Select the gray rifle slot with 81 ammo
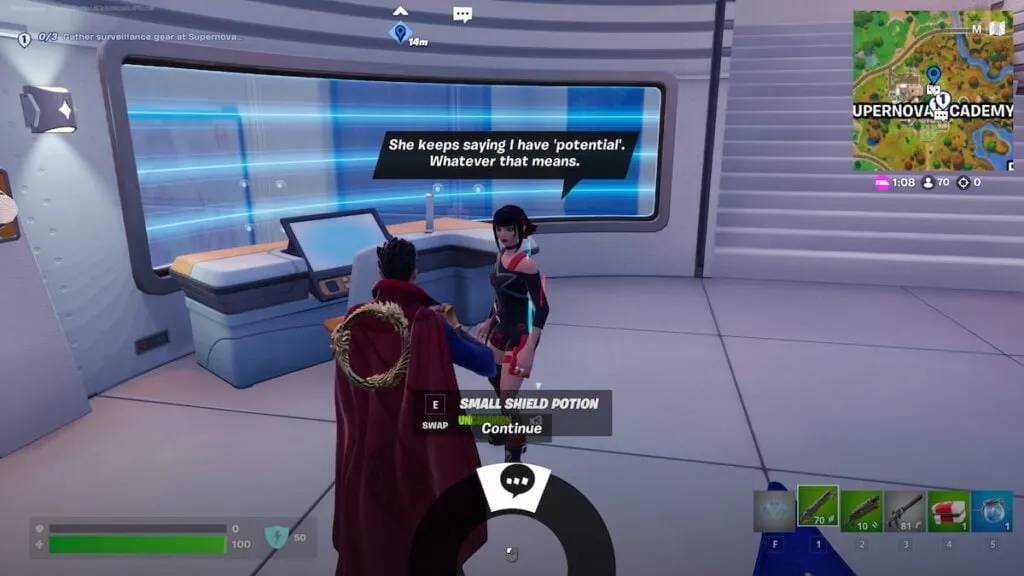 click(x=905, y=510)
